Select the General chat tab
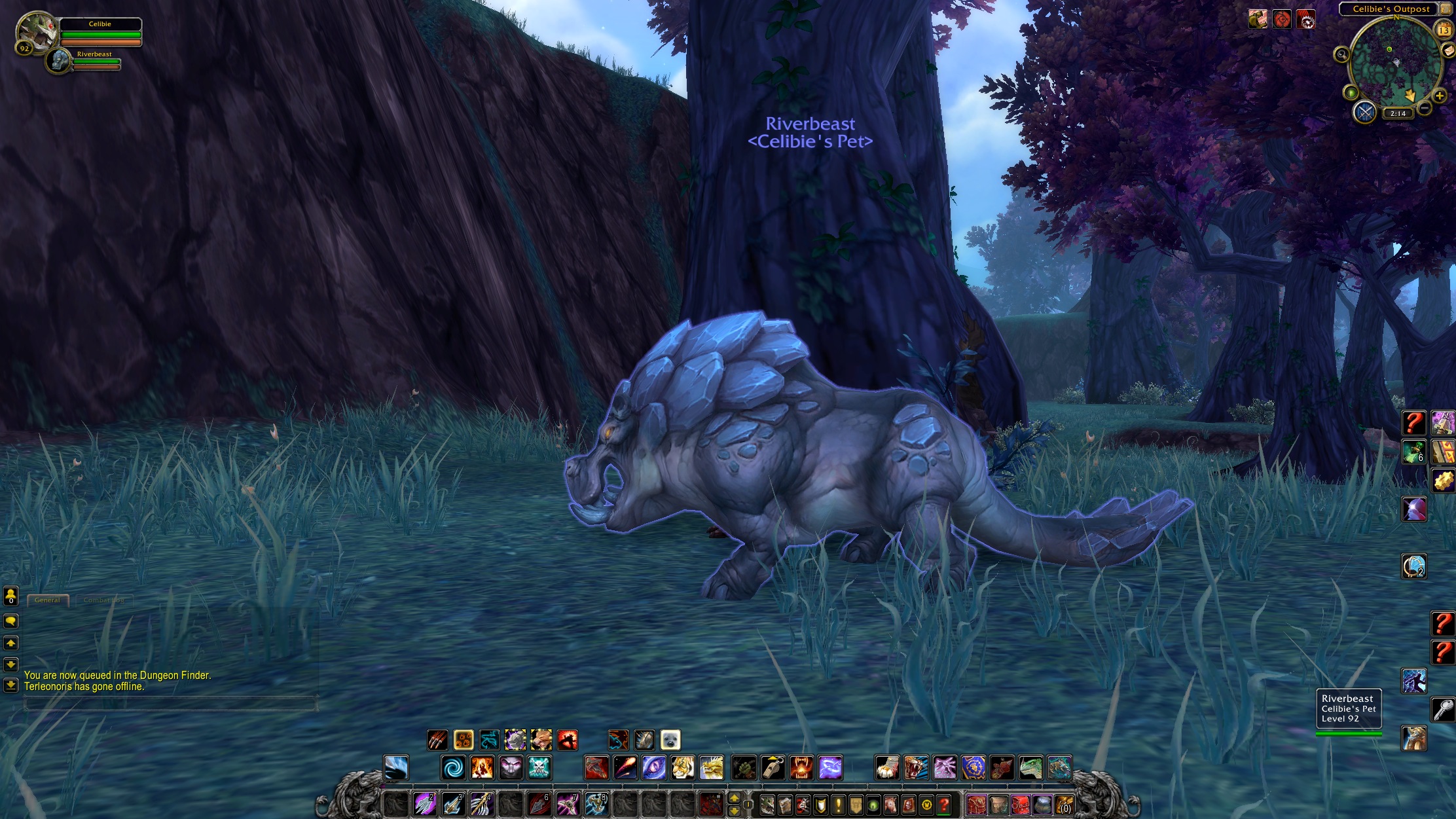Image resolution: width=1456 pixels, height=819 pixels. 47,600
